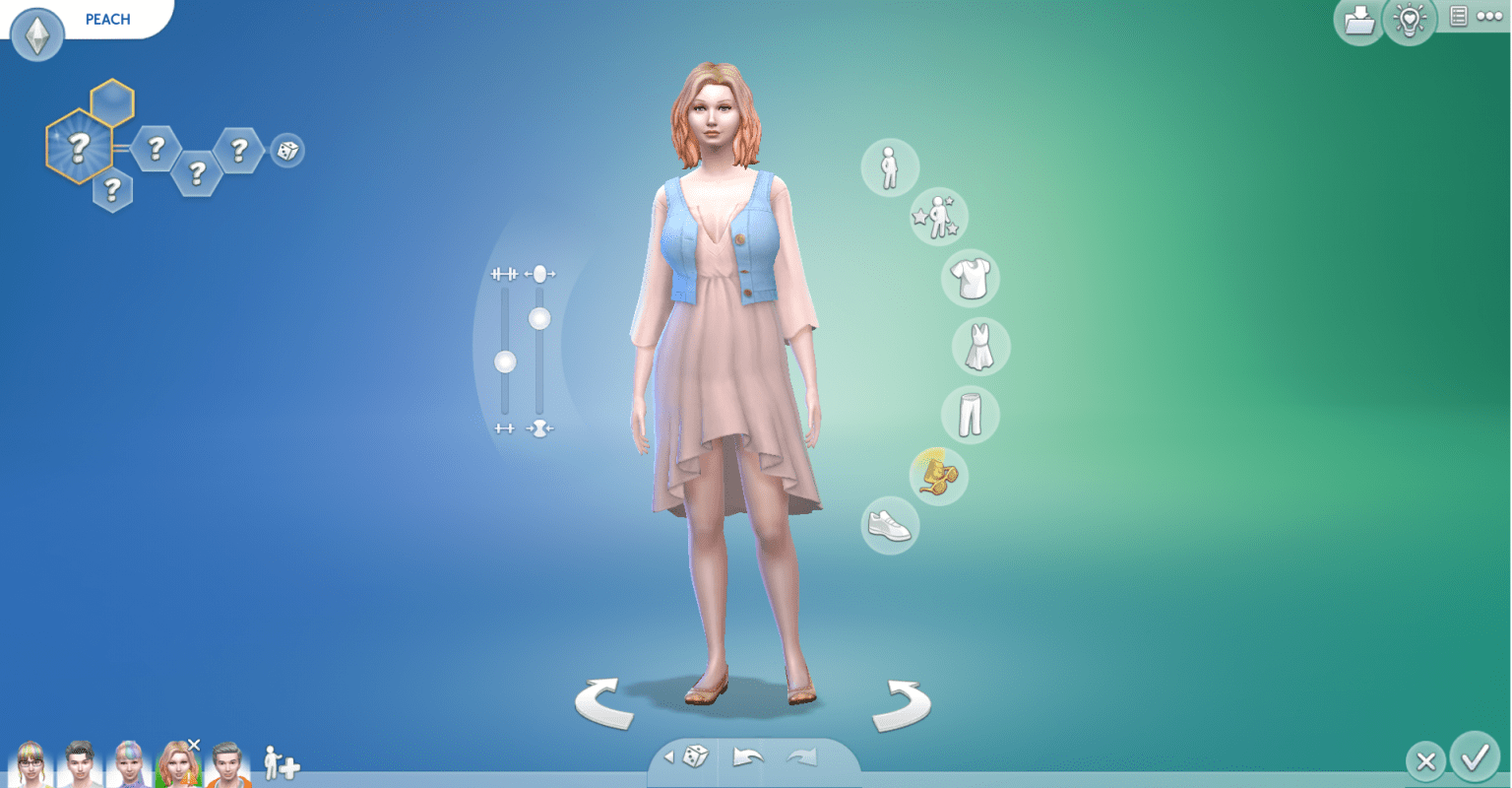Add a new Sim to the household
This screenshot has width=1512, height=788.
pos(279,761)
